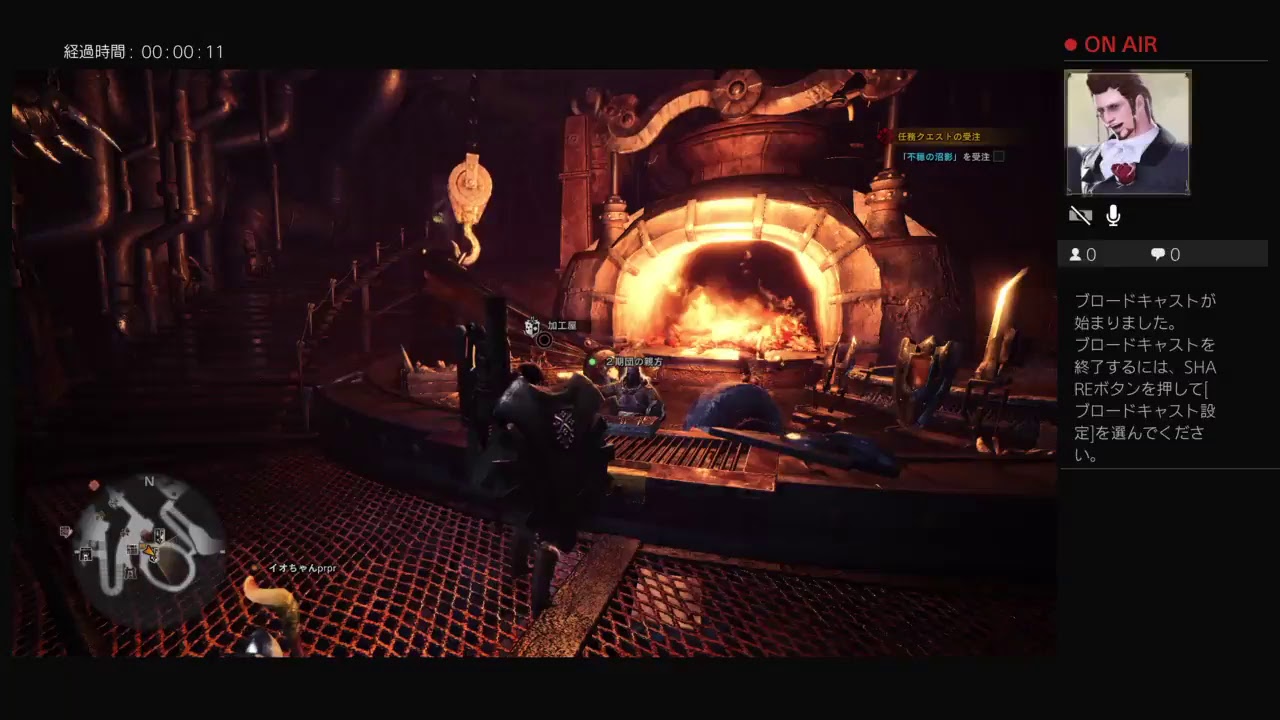Show the viewer count indicator
The width and height of the screenshot is (1280, 720).
coord(1083,255)
